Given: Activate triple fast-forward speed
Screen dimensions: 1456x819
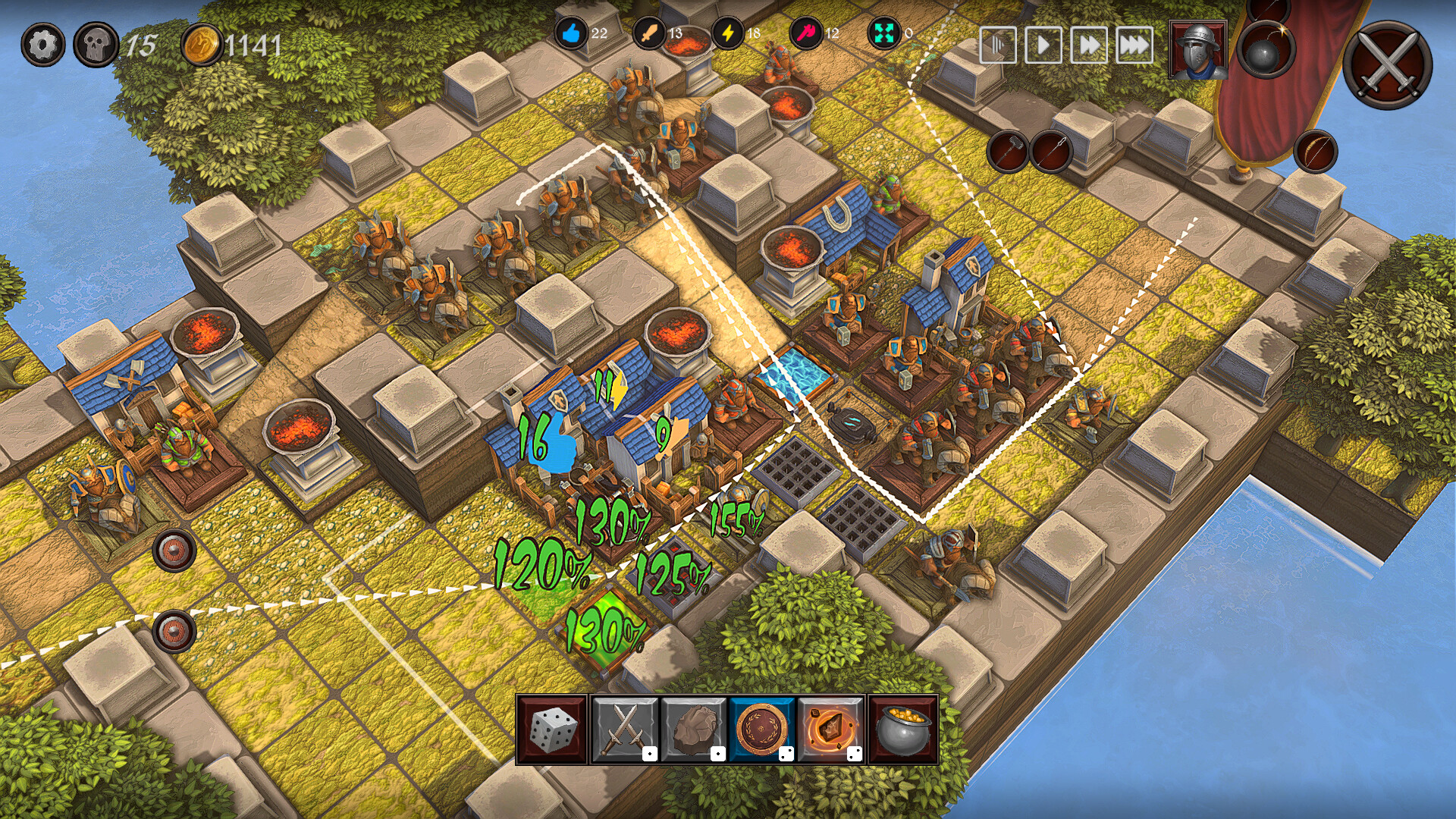Looking at the screenshot, I should pos(1134,45).
